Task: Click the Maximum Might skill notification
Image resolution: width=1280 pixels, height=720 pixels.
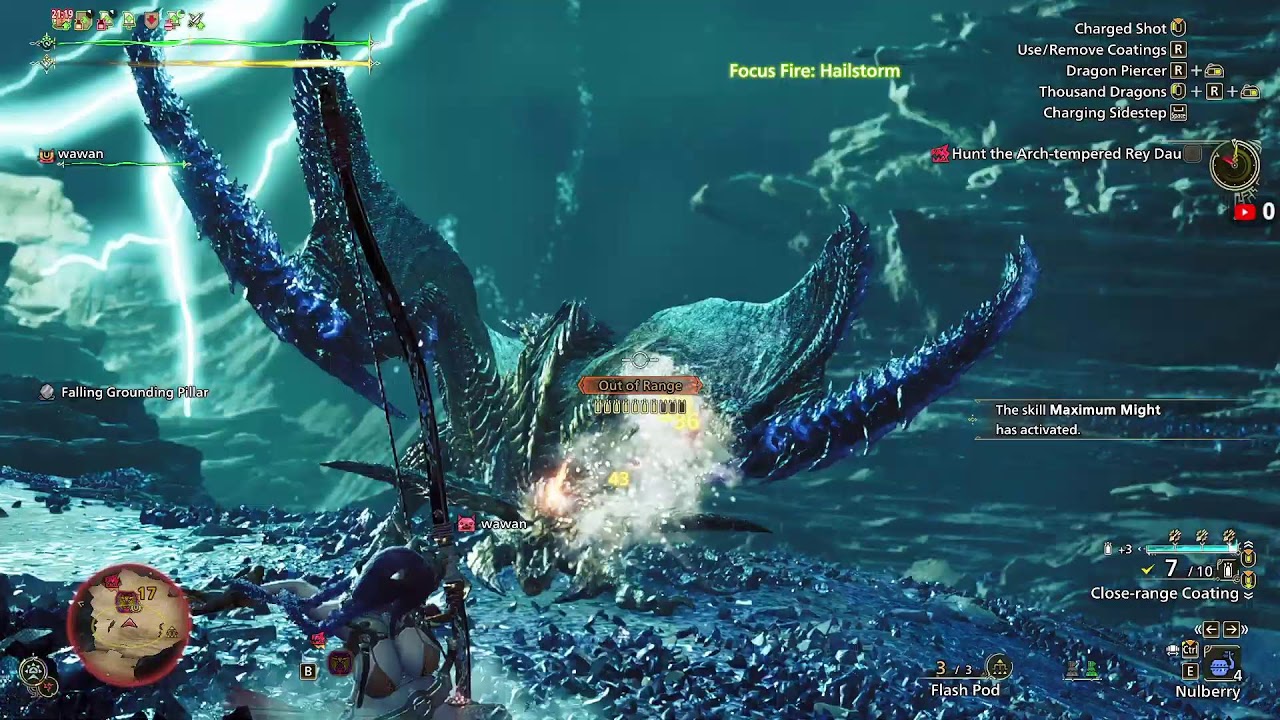Action: 1078,419
